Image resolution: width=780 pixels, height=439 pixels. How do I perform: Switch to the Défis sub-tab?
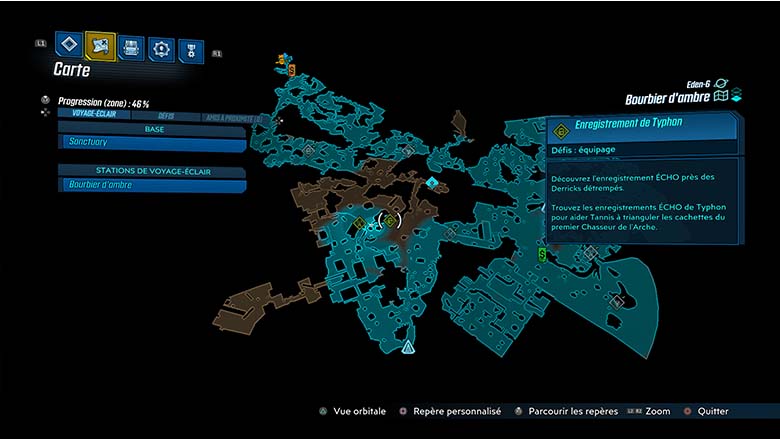(166, 116)
